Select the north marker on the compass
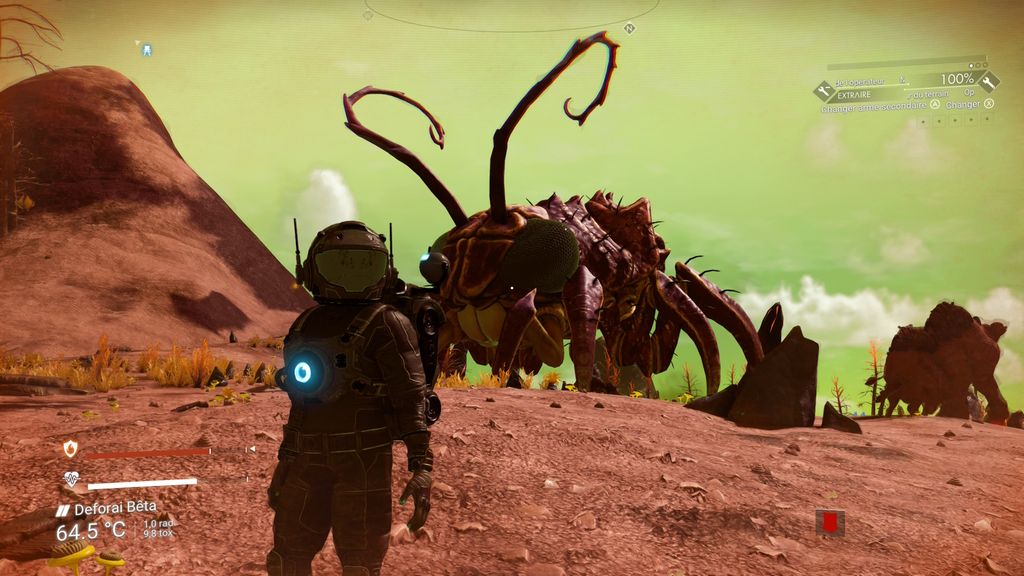 (x=629, y=29)
